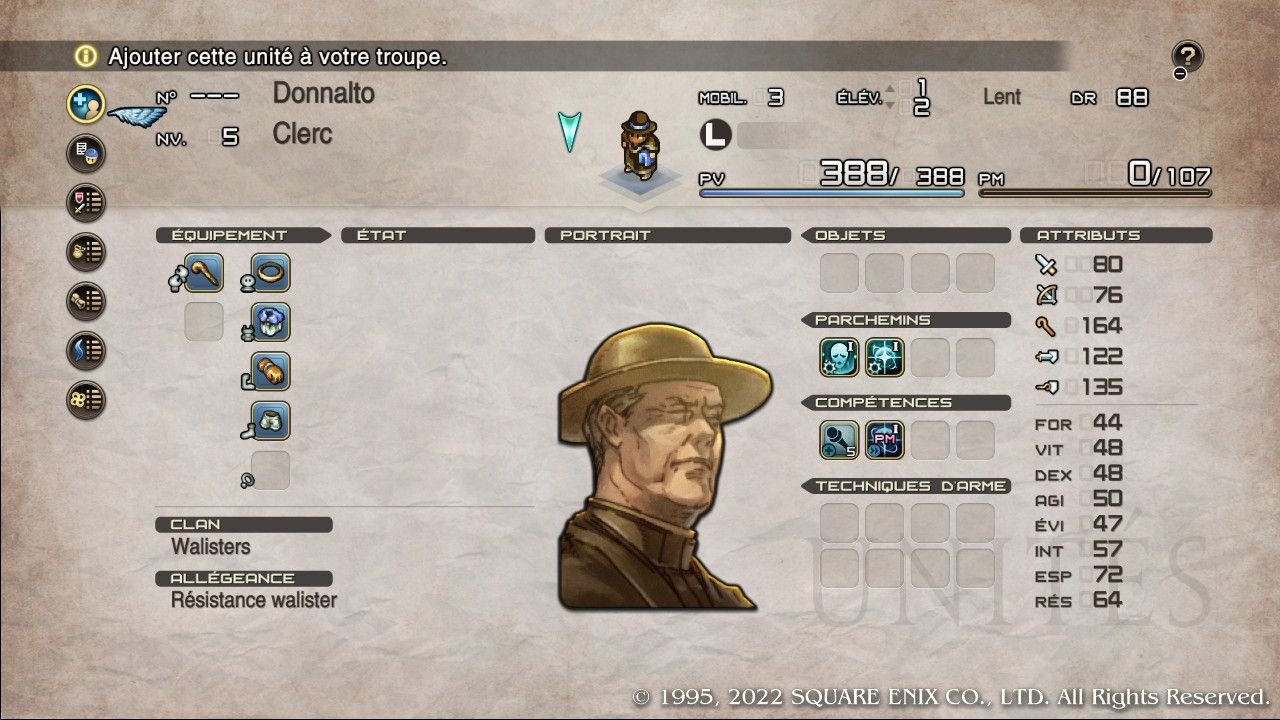Click an empty slot under Objets
This screenshot has width=1280, height=720.
tap(838, 272)
